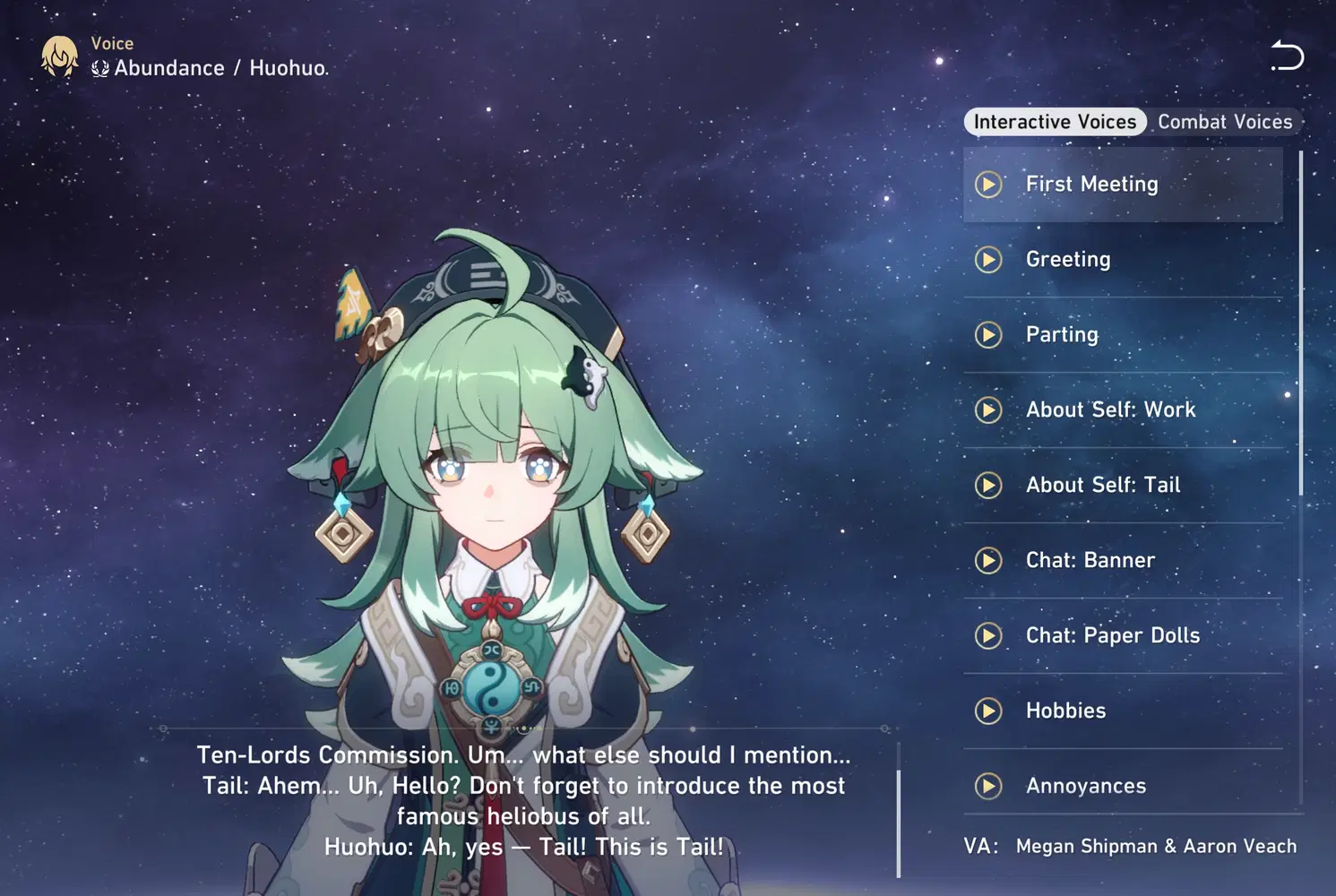The height and width of the screenshot is (896, 1336).
Task: Play the "Parting" voice line
Action: click(988, 335)
